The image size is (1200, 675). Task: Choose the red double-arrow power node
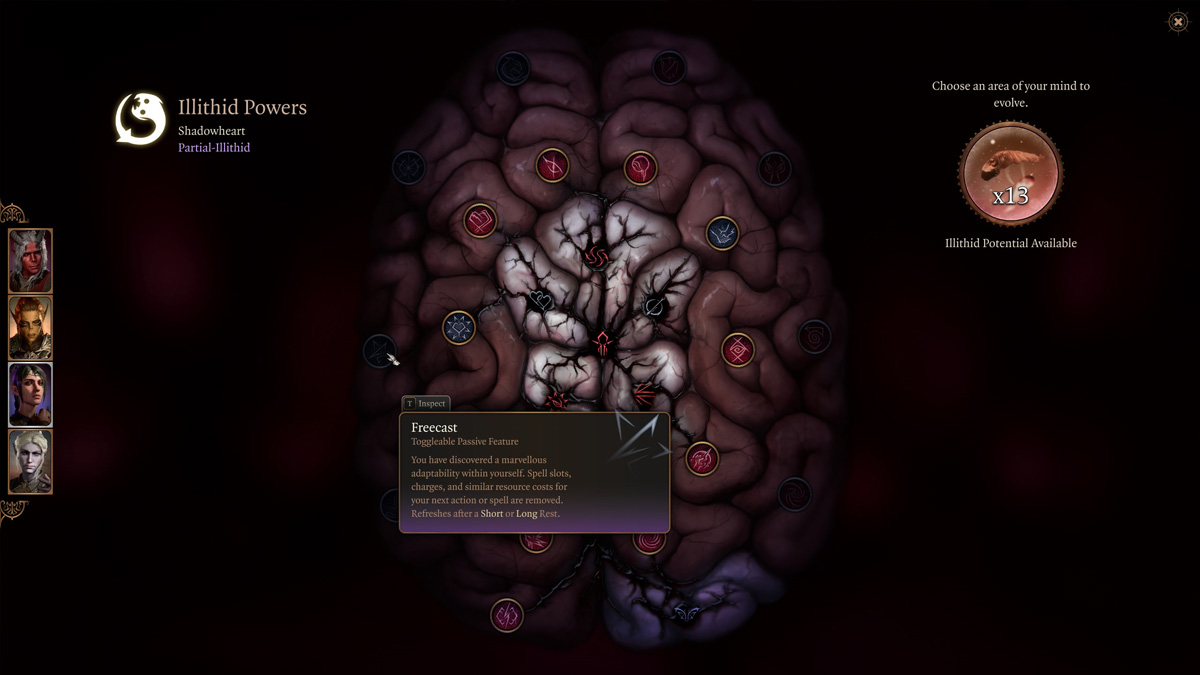(643, 391)
